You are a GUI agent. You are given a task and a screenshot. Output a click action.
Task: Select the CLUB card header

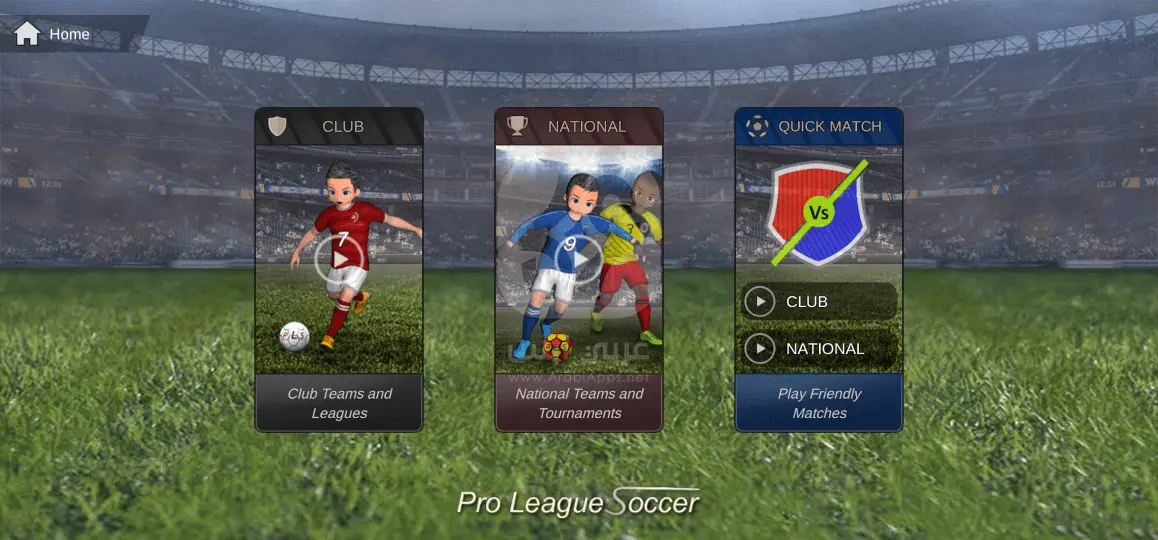(339, 126)
